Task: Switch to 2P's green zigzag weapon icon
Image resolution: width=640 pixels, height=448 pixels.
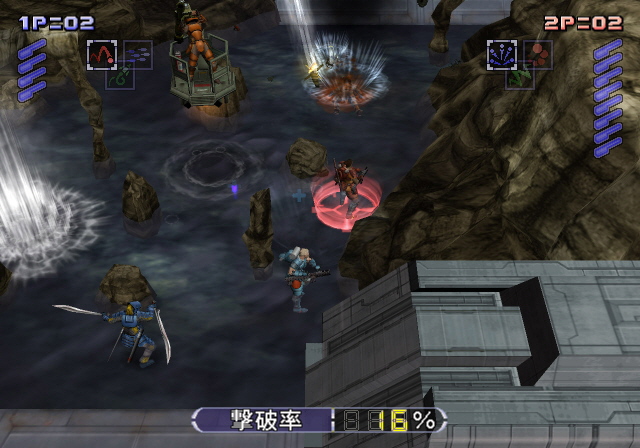Action: click(519, 76)
